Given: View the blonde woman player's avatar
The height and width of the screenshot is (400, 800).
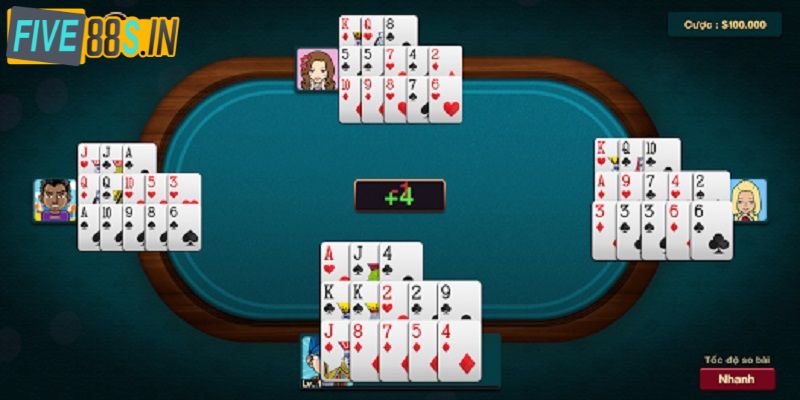Looking at the screenshot, I should point(748,201).
